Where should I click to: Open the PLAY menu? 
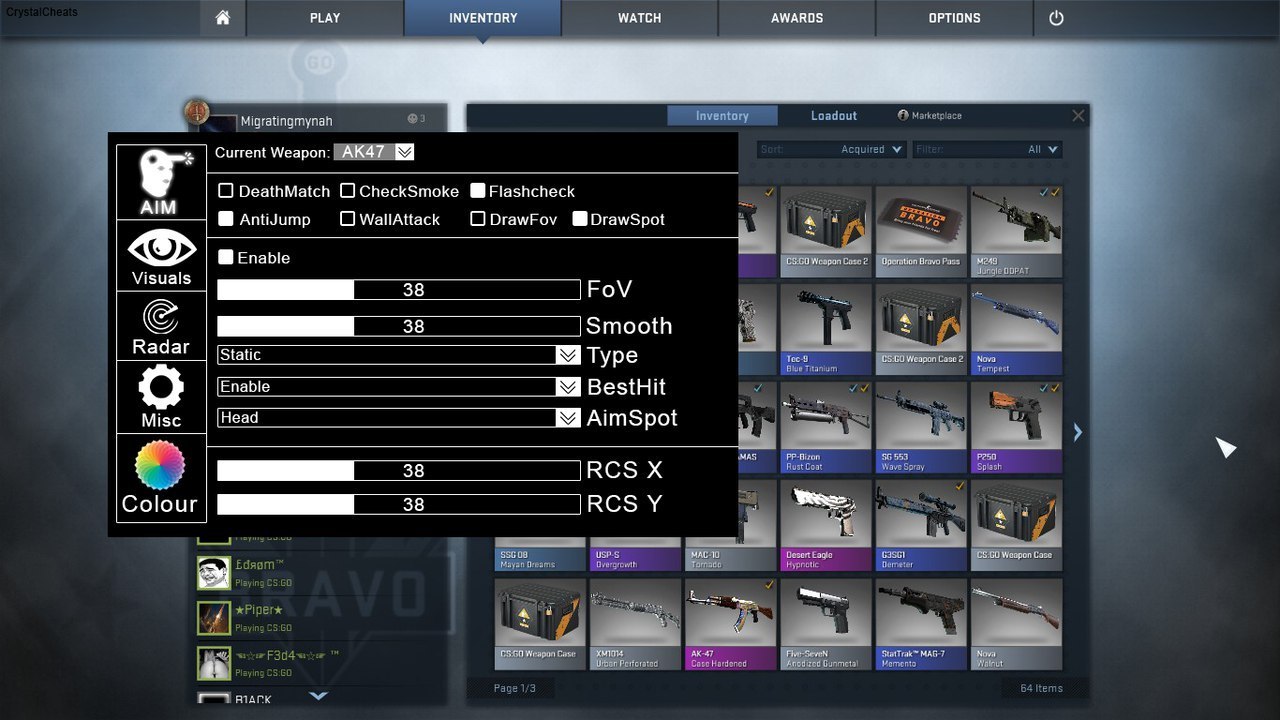(x=325, y=18)
